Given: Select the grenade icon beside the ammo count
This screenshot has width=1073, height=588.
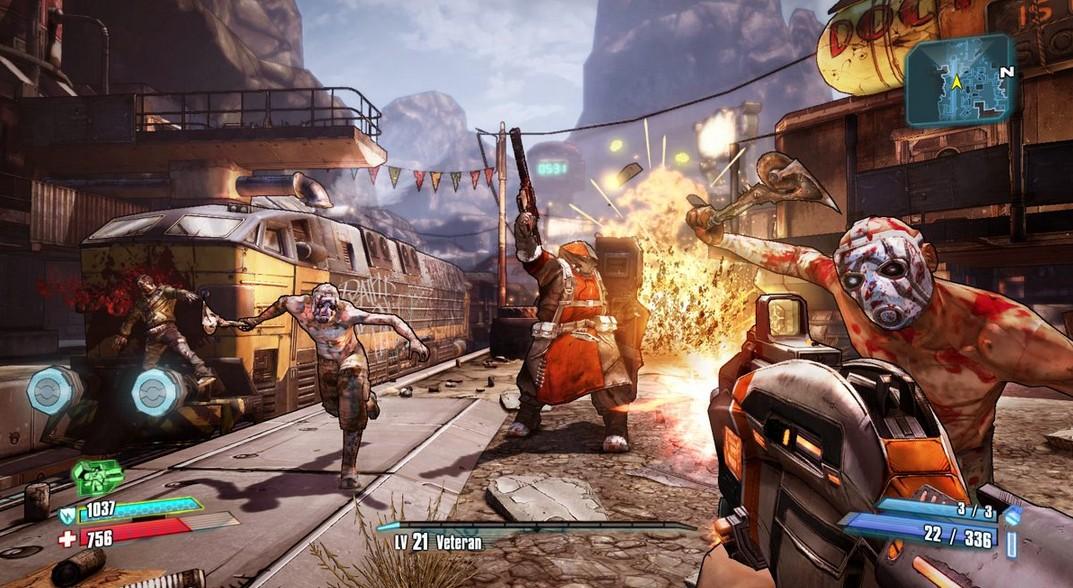Looking at the screenshot, I should 1012,515.
